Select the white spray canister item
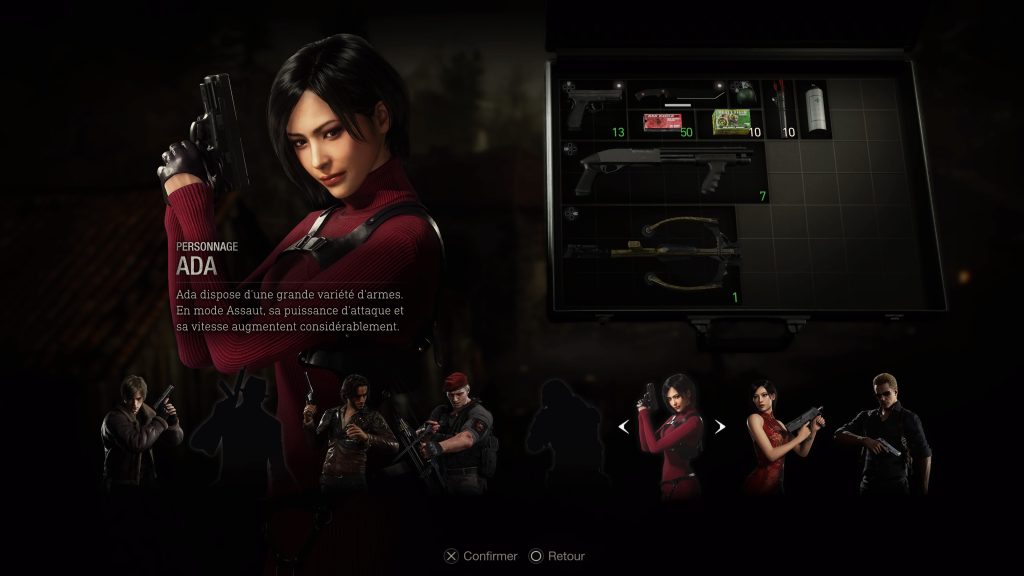The image size is (1024, 576). [x=817, y=109]
